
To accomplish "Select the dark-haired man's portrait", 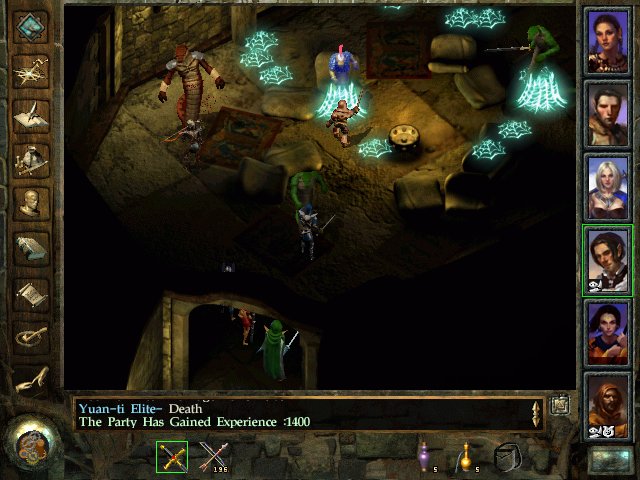I will (x=609, y=114).
